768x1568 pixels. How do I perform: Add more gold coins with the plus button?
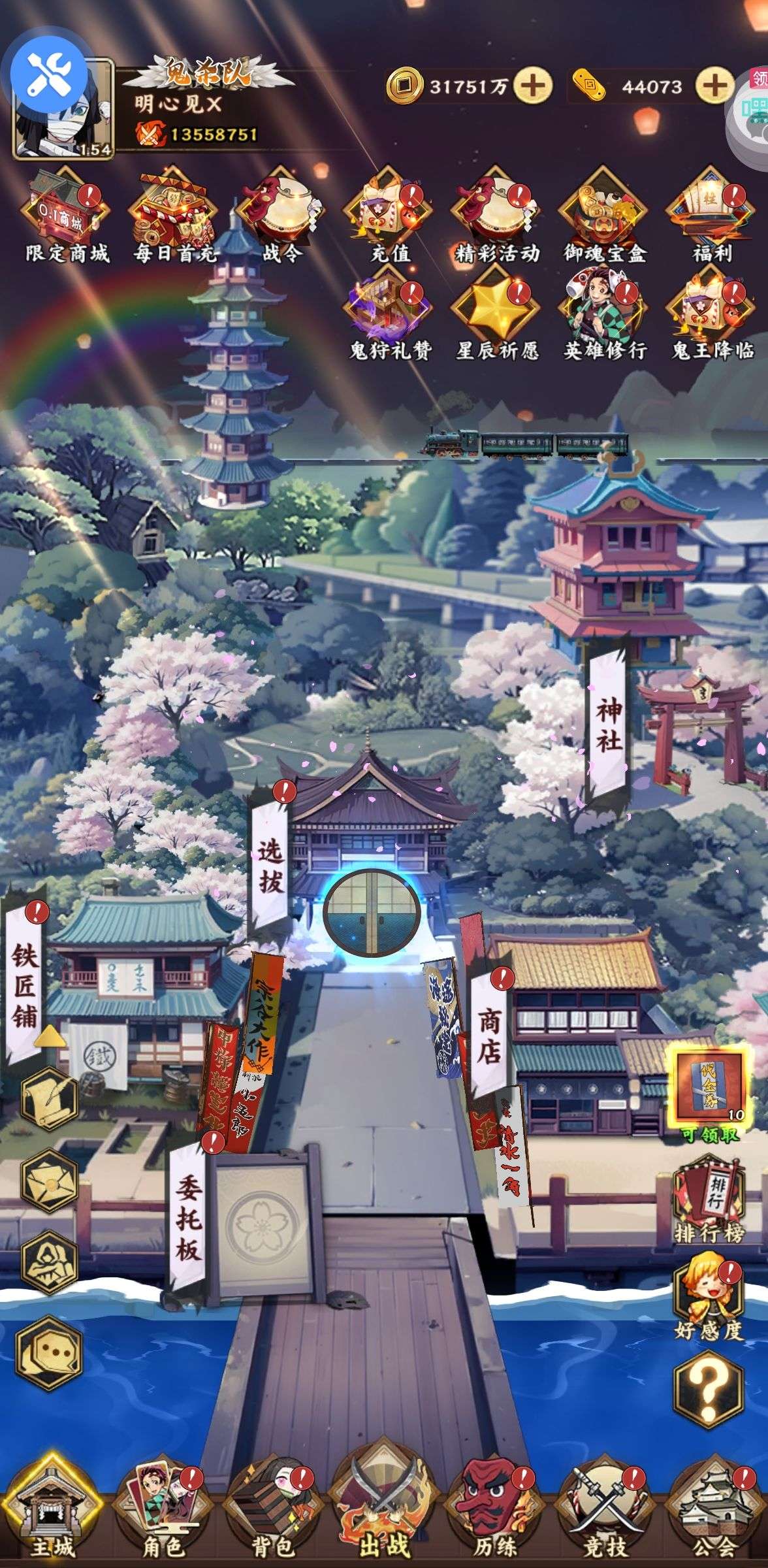coord(533,86)
